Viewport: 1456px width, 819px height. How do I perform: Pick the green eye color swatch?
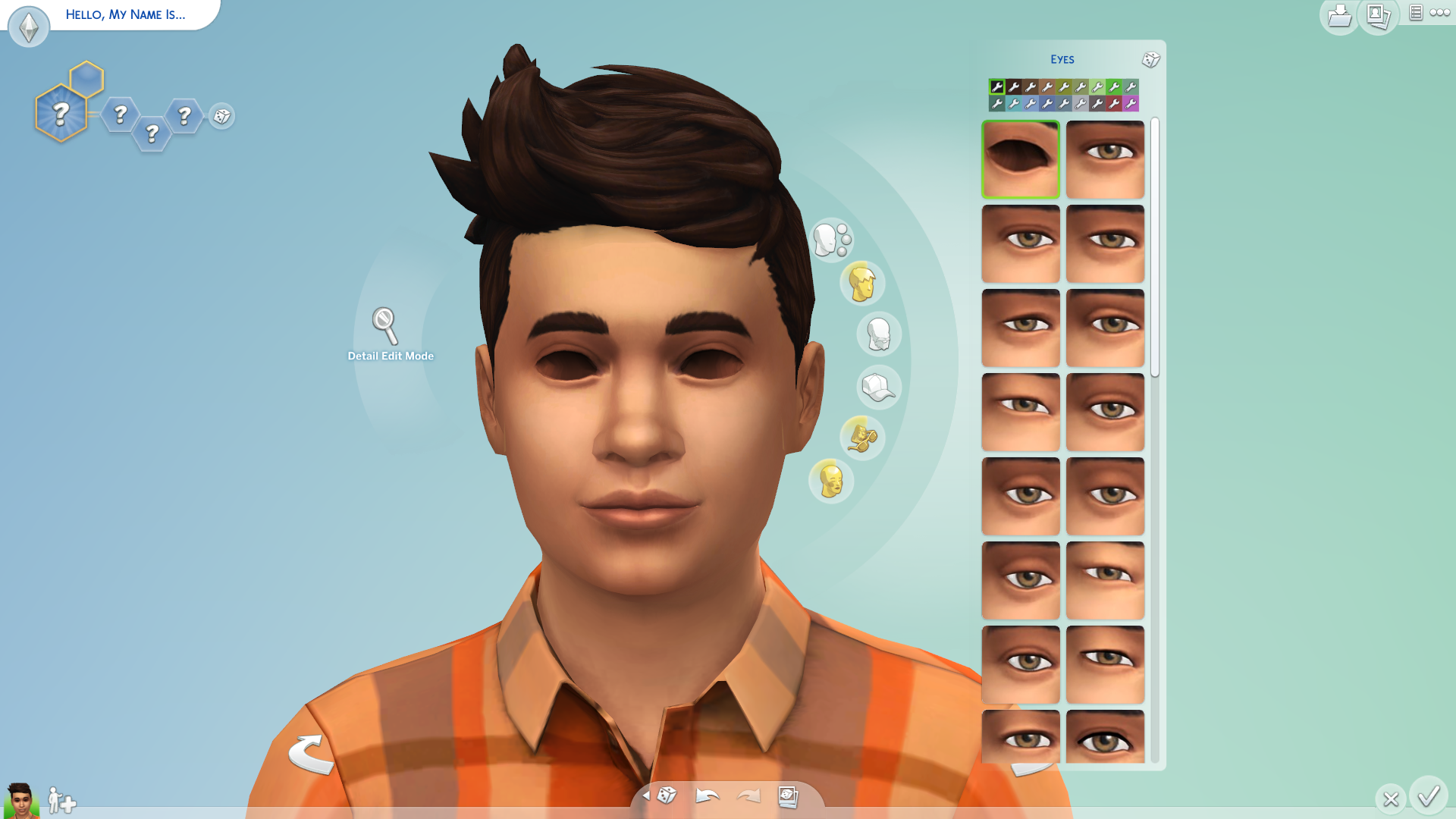coord(1113,86)
